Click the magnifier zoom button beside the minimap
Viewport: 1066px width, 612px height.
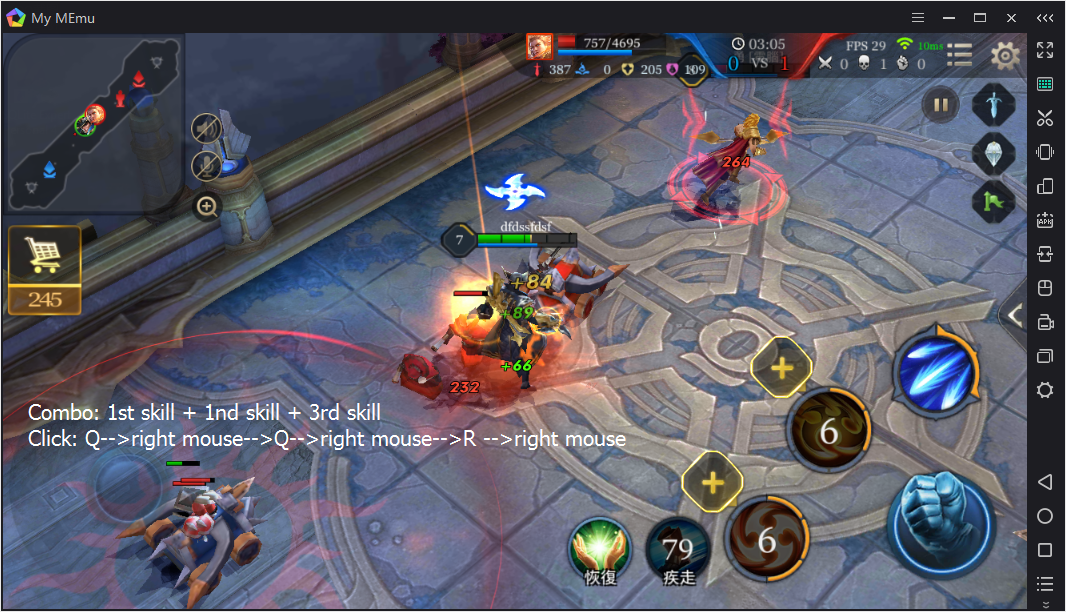(x=207, y=207)
